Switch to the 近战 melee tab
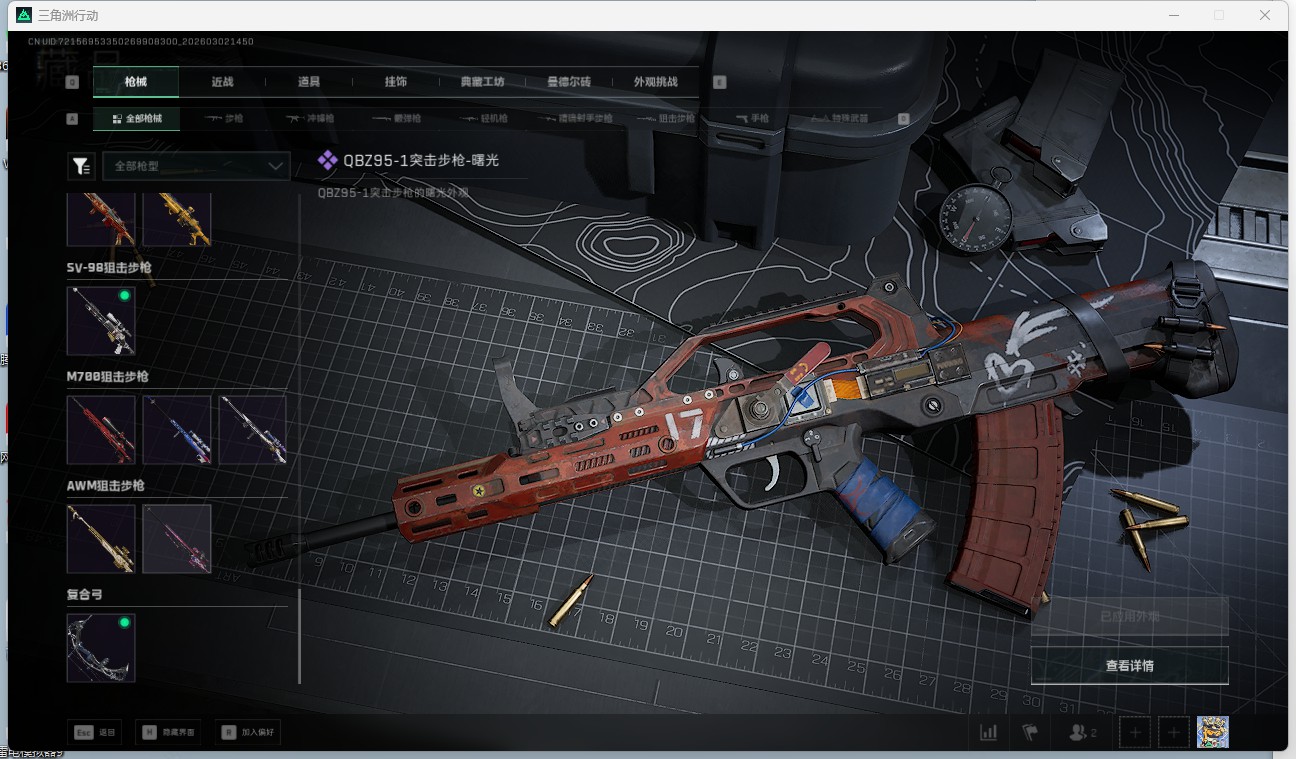 (x=222, y=82)
